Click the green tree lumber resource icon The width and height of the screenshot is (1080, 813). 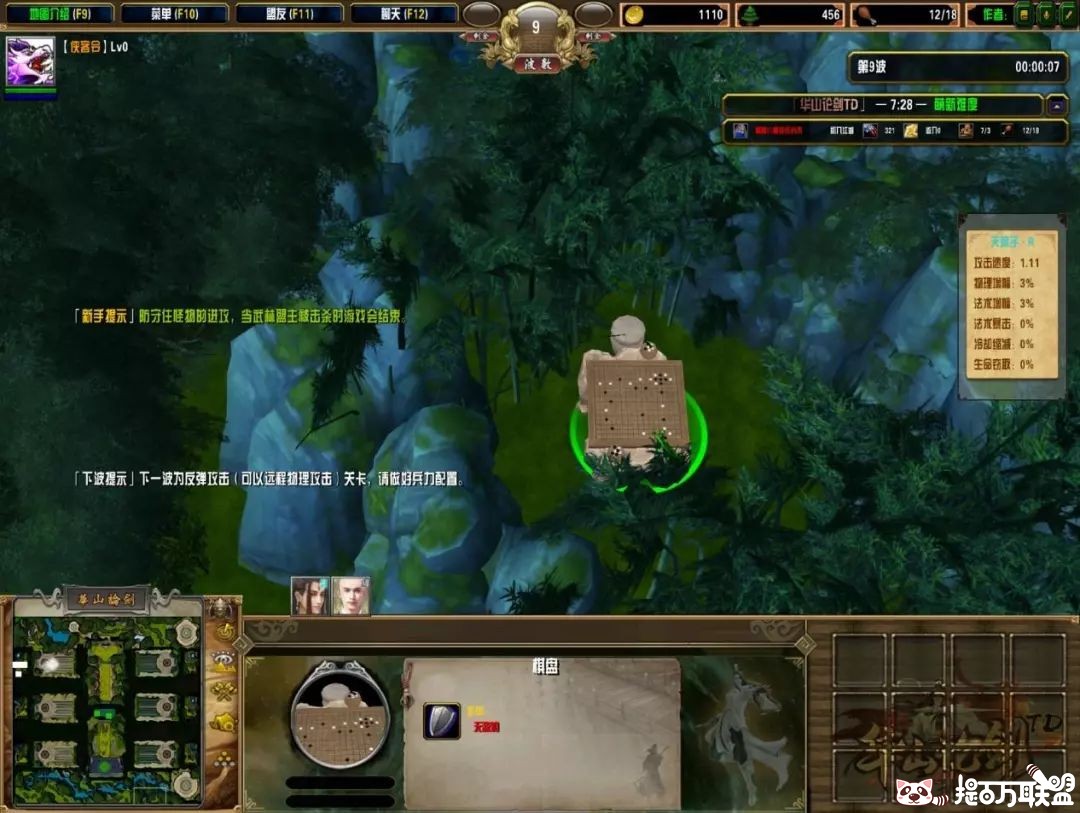click(x=749, y=15)
